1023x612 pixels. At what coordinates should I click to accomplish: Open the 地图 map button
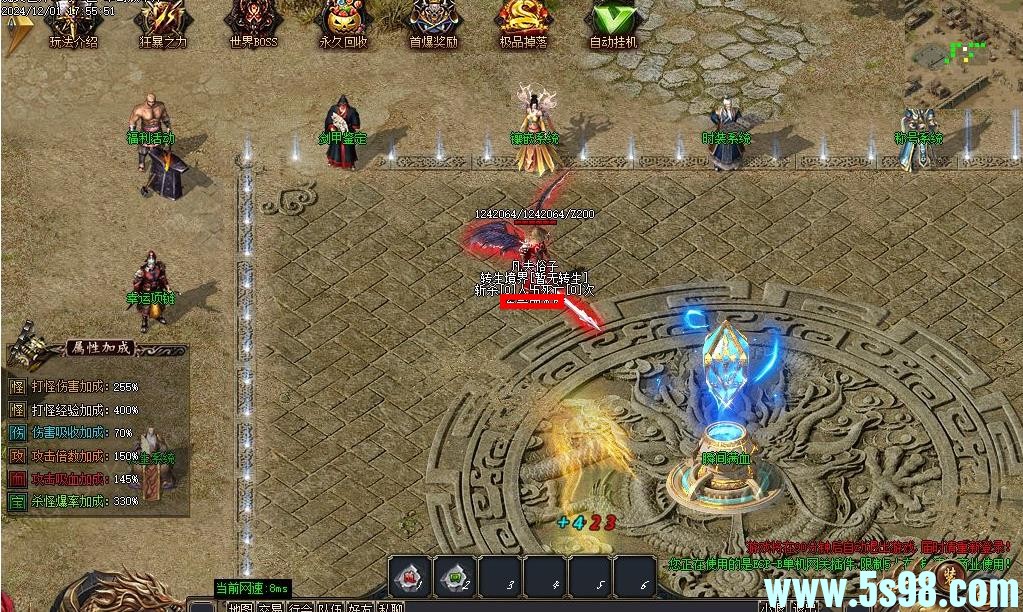click(240, 606)
